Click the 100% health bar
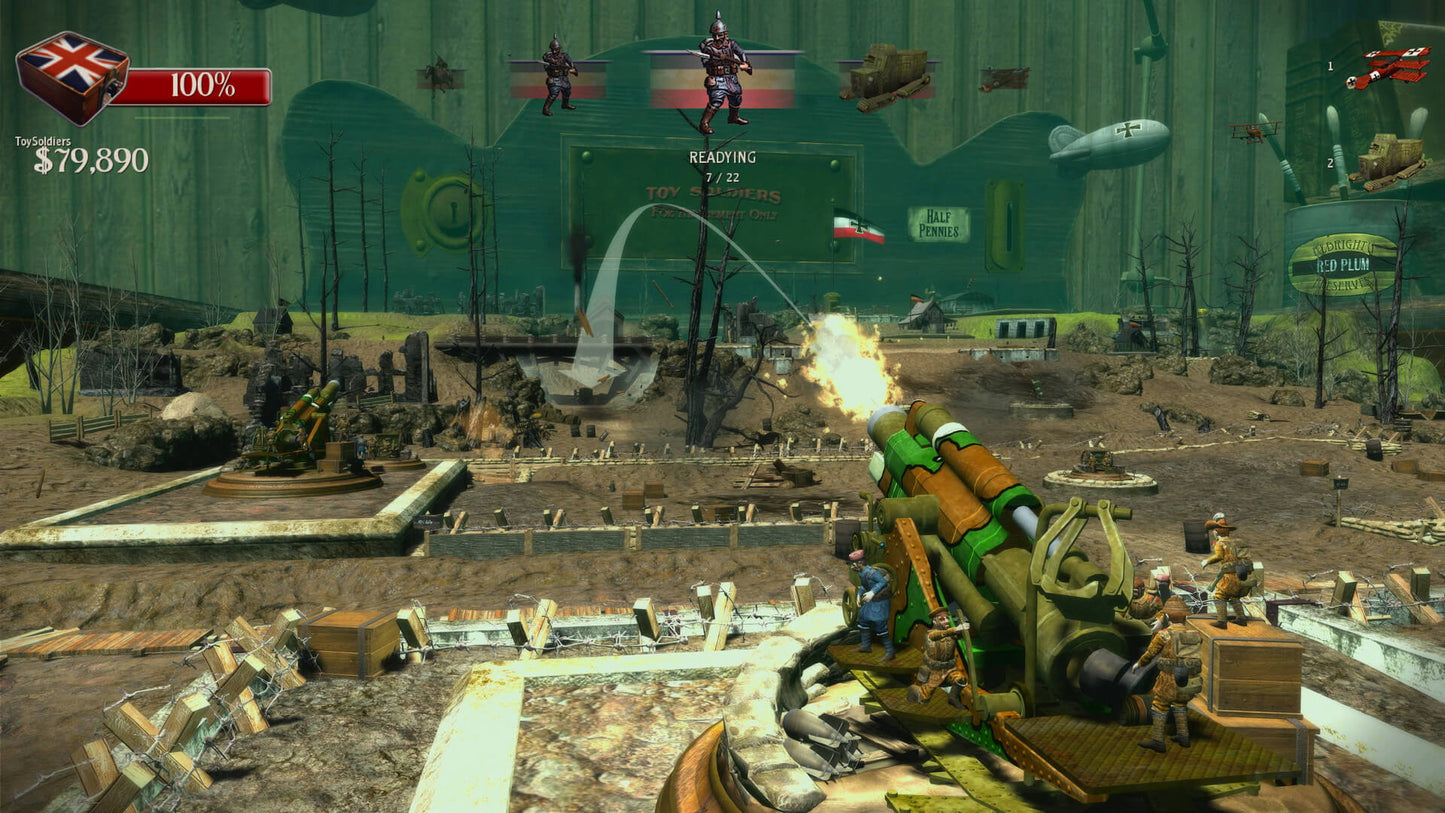Image resolution: width=1445 pixels, height=813 pixels. 198,87
